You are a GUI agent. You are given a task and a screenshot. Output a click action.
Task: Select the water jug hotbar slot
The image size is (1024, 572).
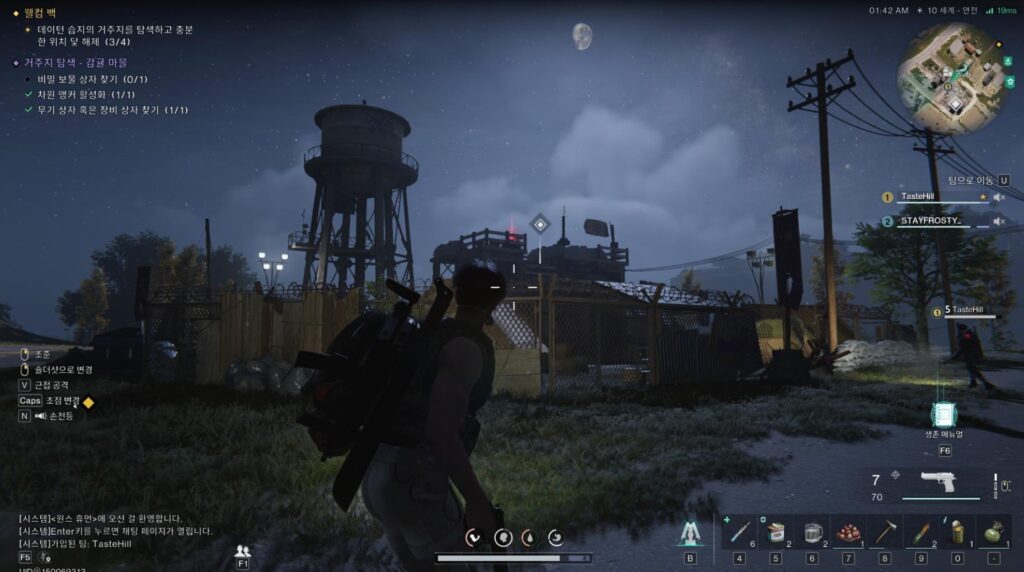point(812,530)
